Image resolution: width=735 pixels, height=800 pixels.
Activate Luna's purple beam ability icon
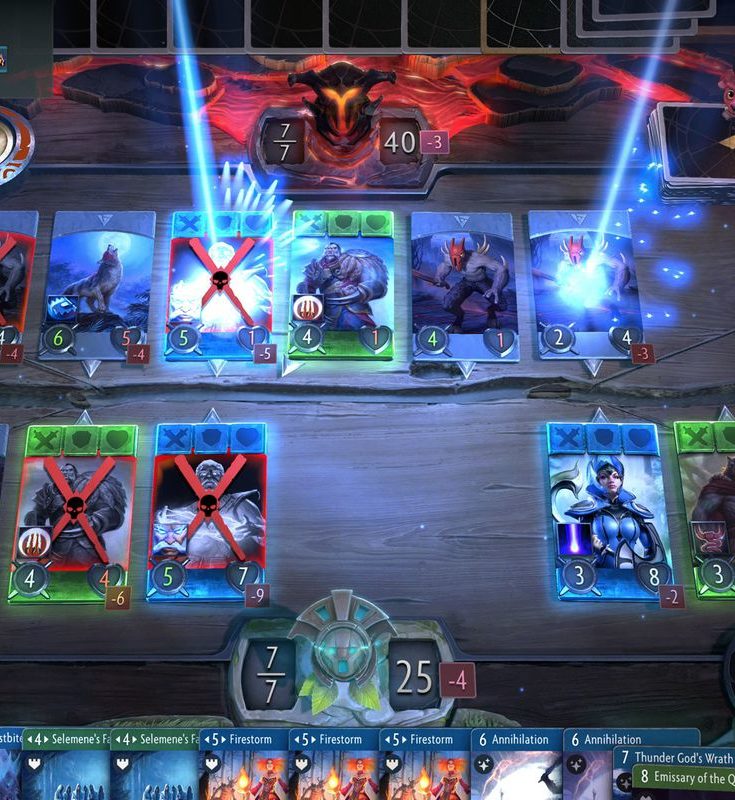tap(569, 539)
